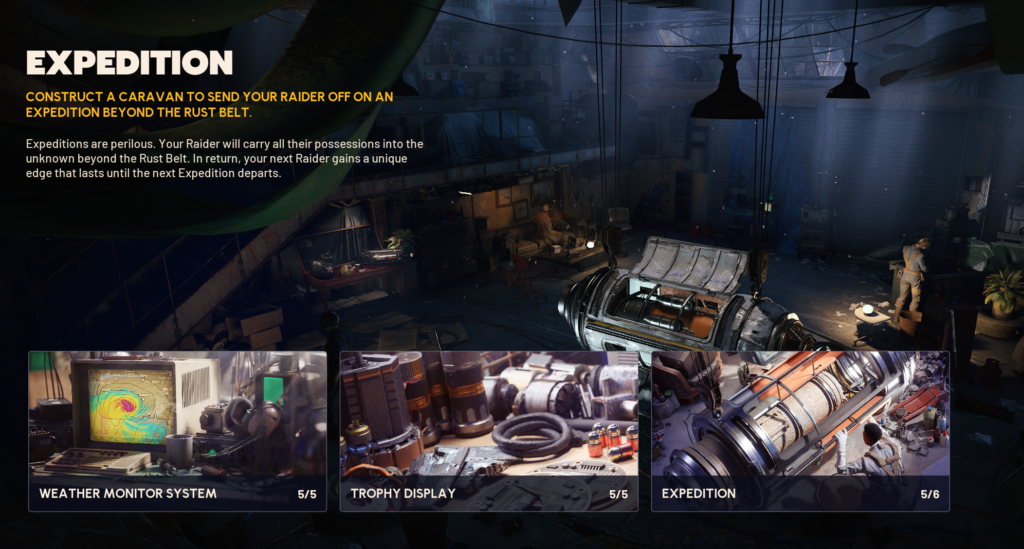
Task: Open the Trophy Display project card
Action: tap(489, 431)
